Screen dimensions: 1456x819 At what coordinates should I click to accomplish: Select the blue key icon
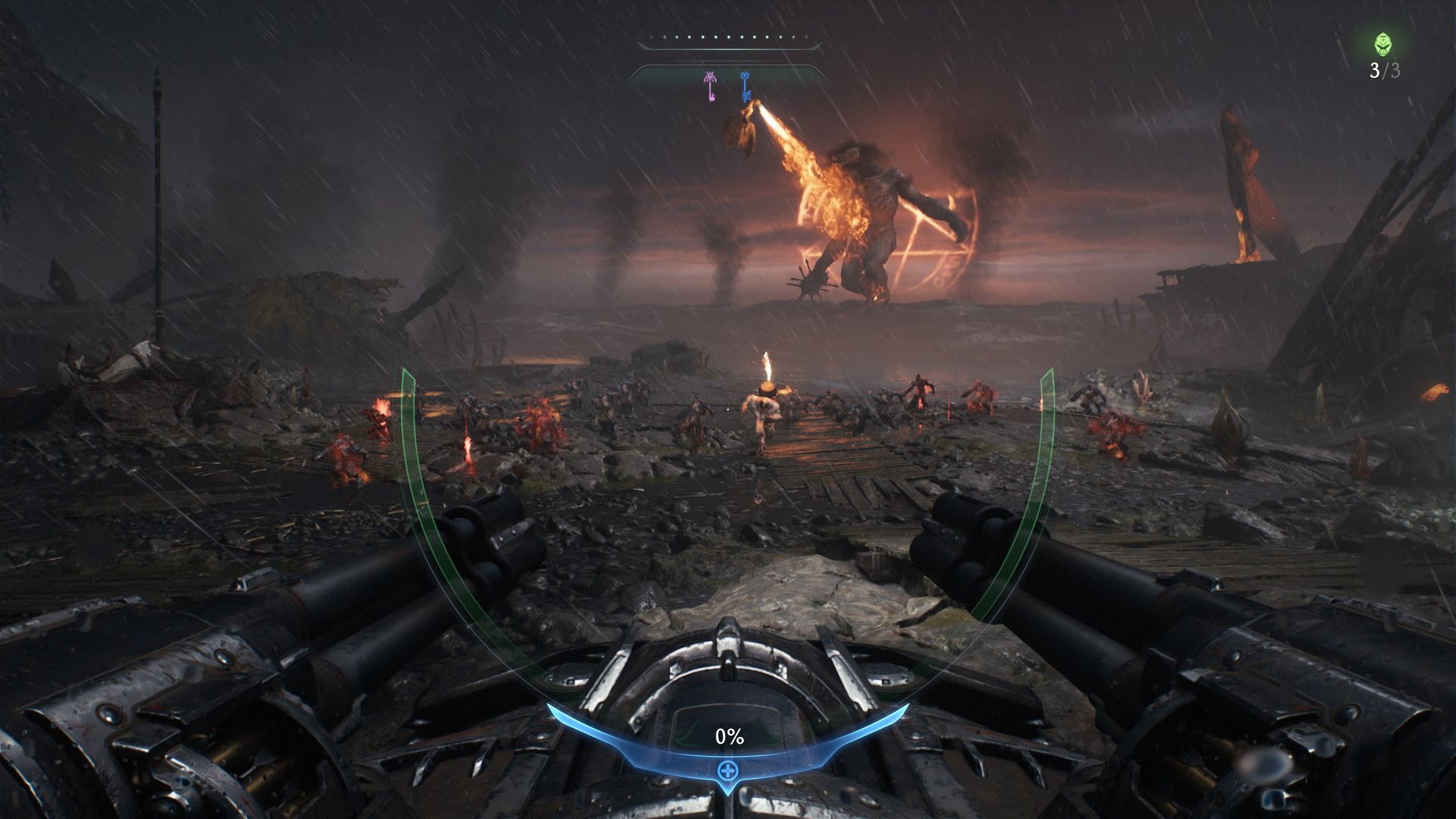point(745,86)
